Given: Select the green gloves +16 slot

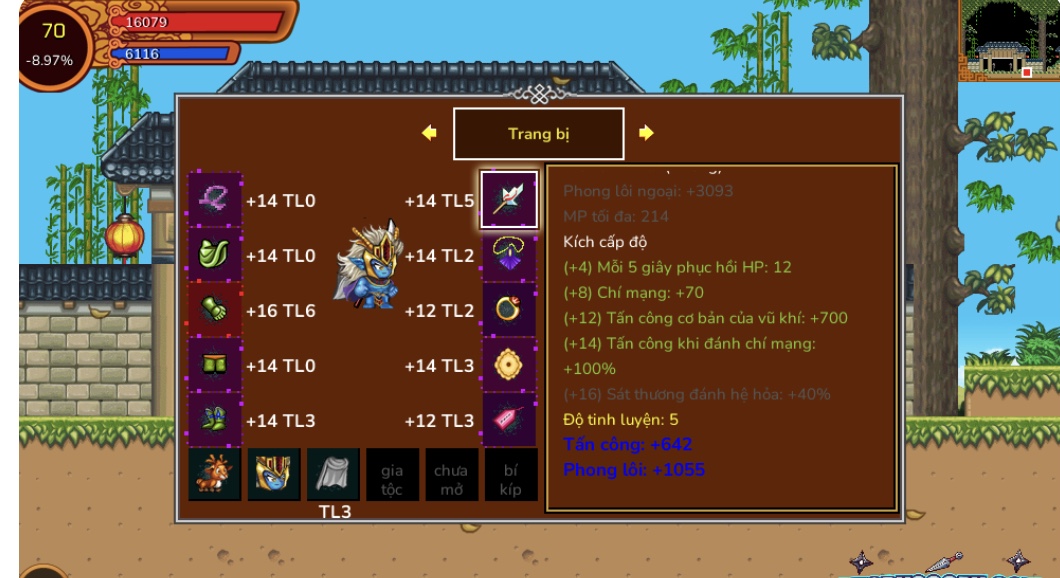Looking at the screenshot, I should coord(215,310).
